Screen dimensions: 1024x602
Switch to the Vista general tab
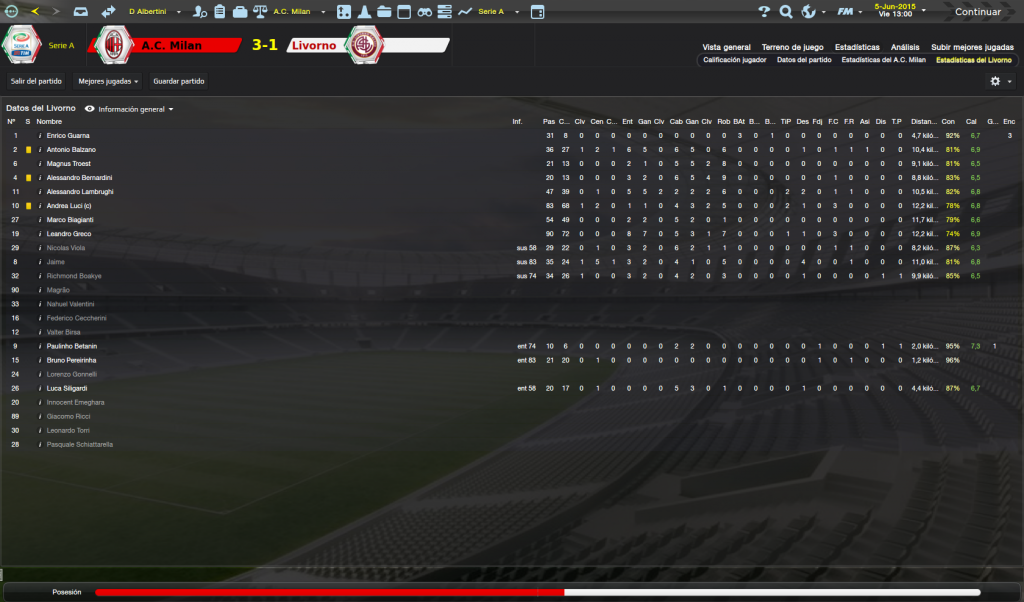pyautogui.click(x=726, y=47)
